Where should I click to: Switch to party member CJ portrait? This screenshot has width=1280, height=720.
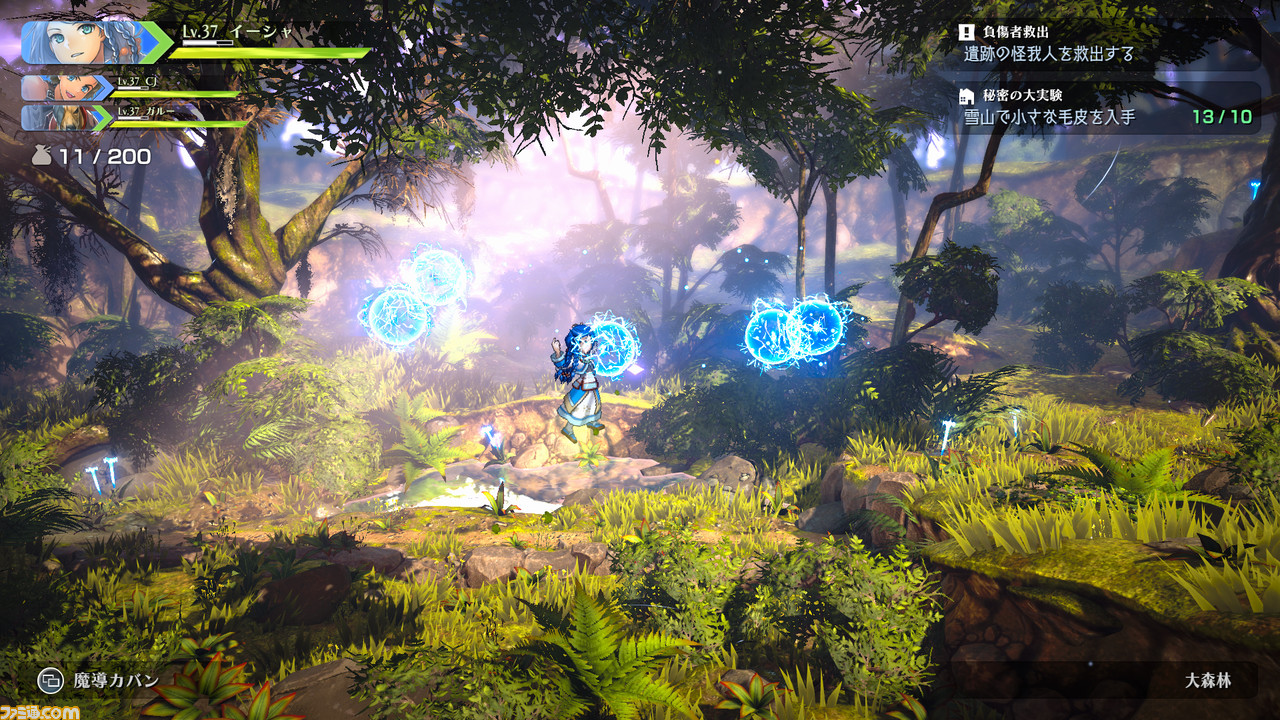click(x=62, y=88)
